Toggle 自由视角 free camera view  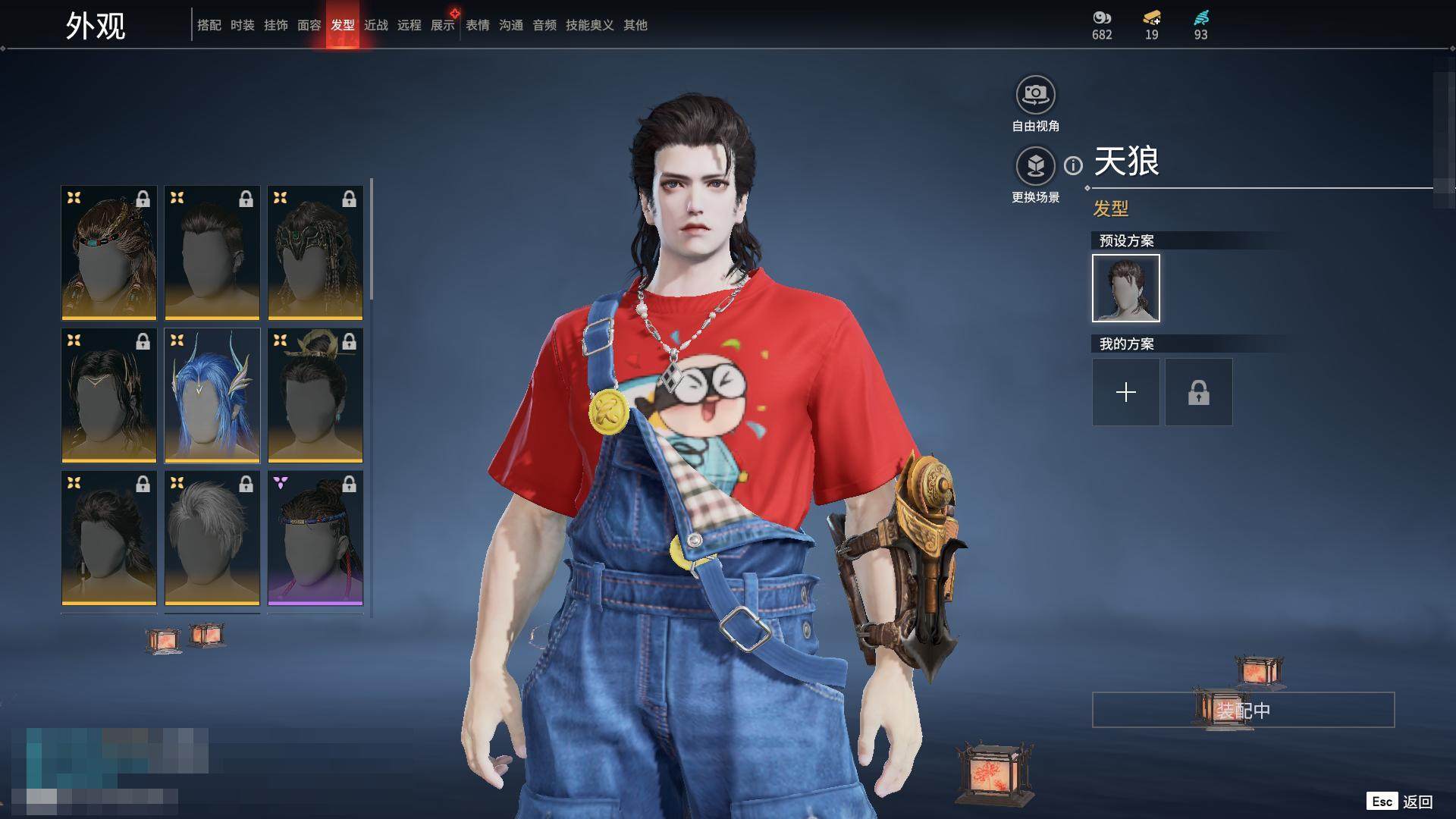1035,96
